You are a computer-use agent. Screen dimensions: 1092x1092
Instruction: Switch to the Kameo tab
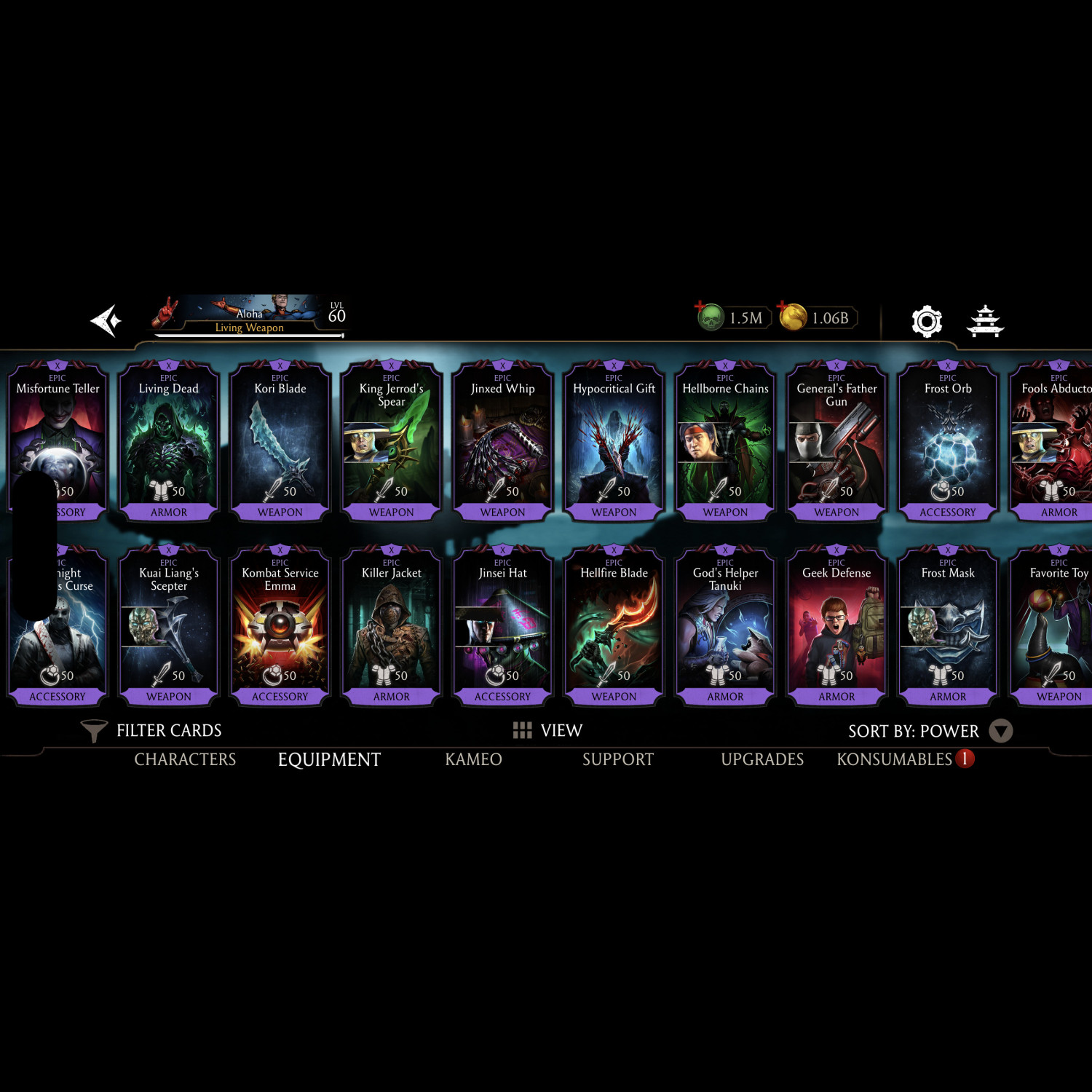[x=473, y=759]
